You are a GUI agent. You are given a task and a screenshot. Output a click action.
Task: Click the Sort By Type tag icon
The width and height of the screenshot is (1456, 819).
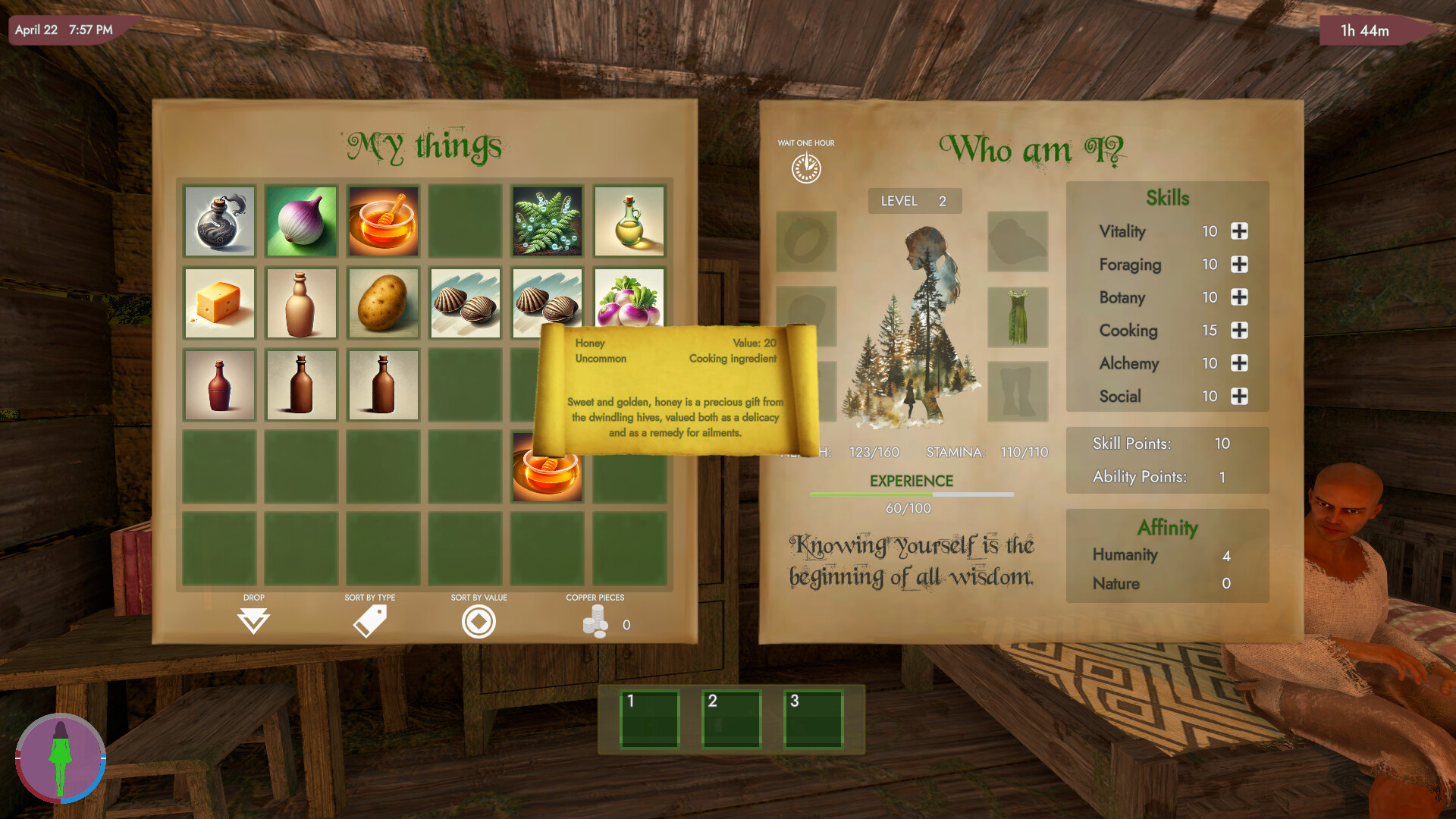tap(369, 620)
